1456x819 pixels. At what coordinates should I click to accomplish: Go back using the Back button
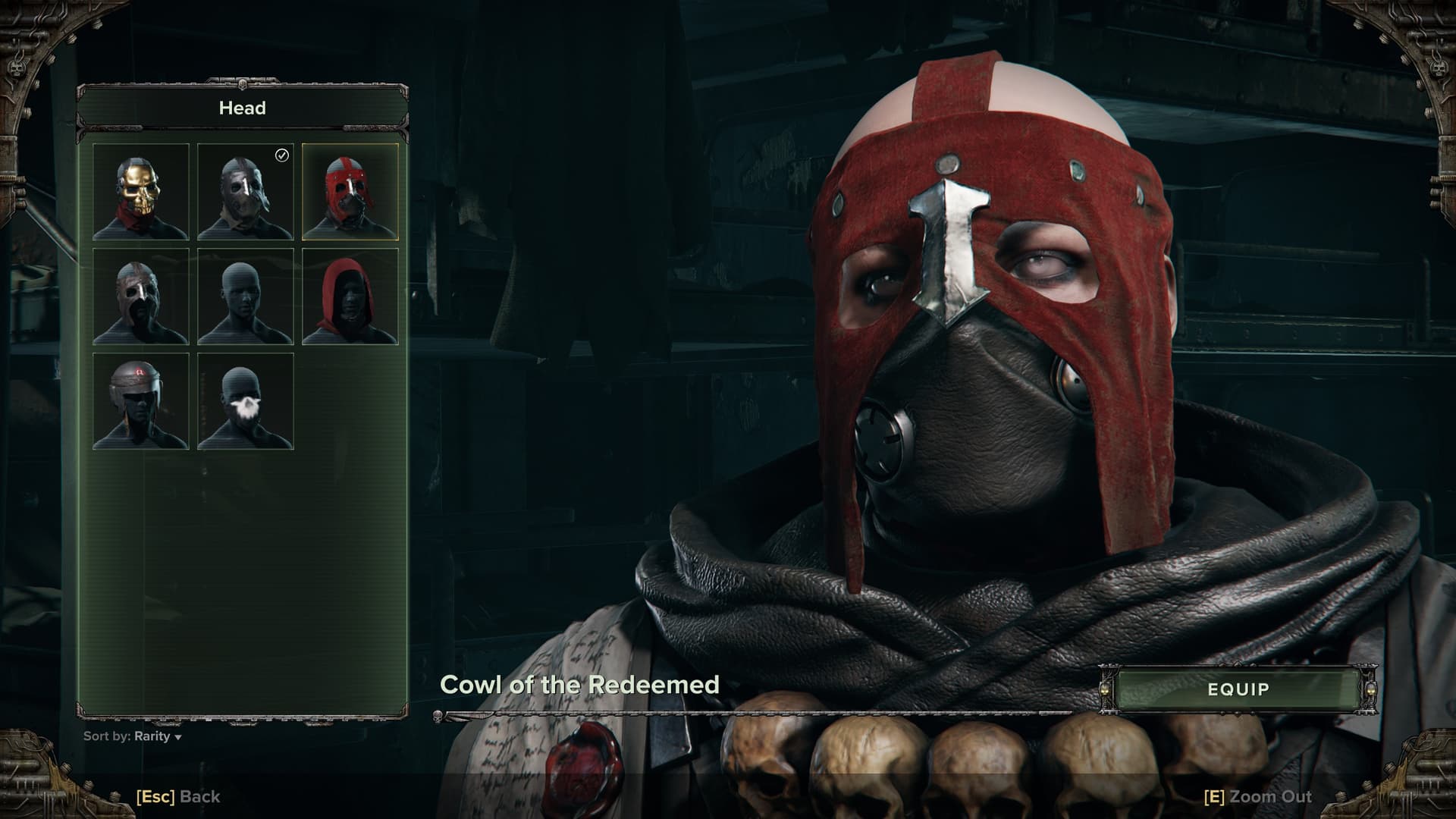coord(178,797)
